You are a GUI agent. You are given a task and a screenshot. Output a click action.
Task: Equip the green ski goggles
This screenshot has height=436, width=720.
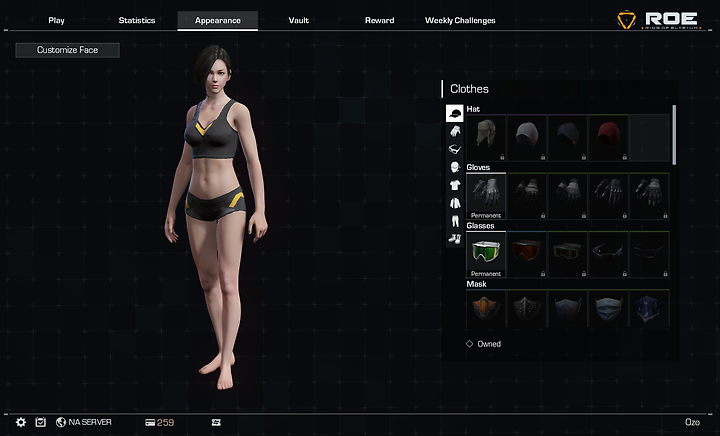486,254
